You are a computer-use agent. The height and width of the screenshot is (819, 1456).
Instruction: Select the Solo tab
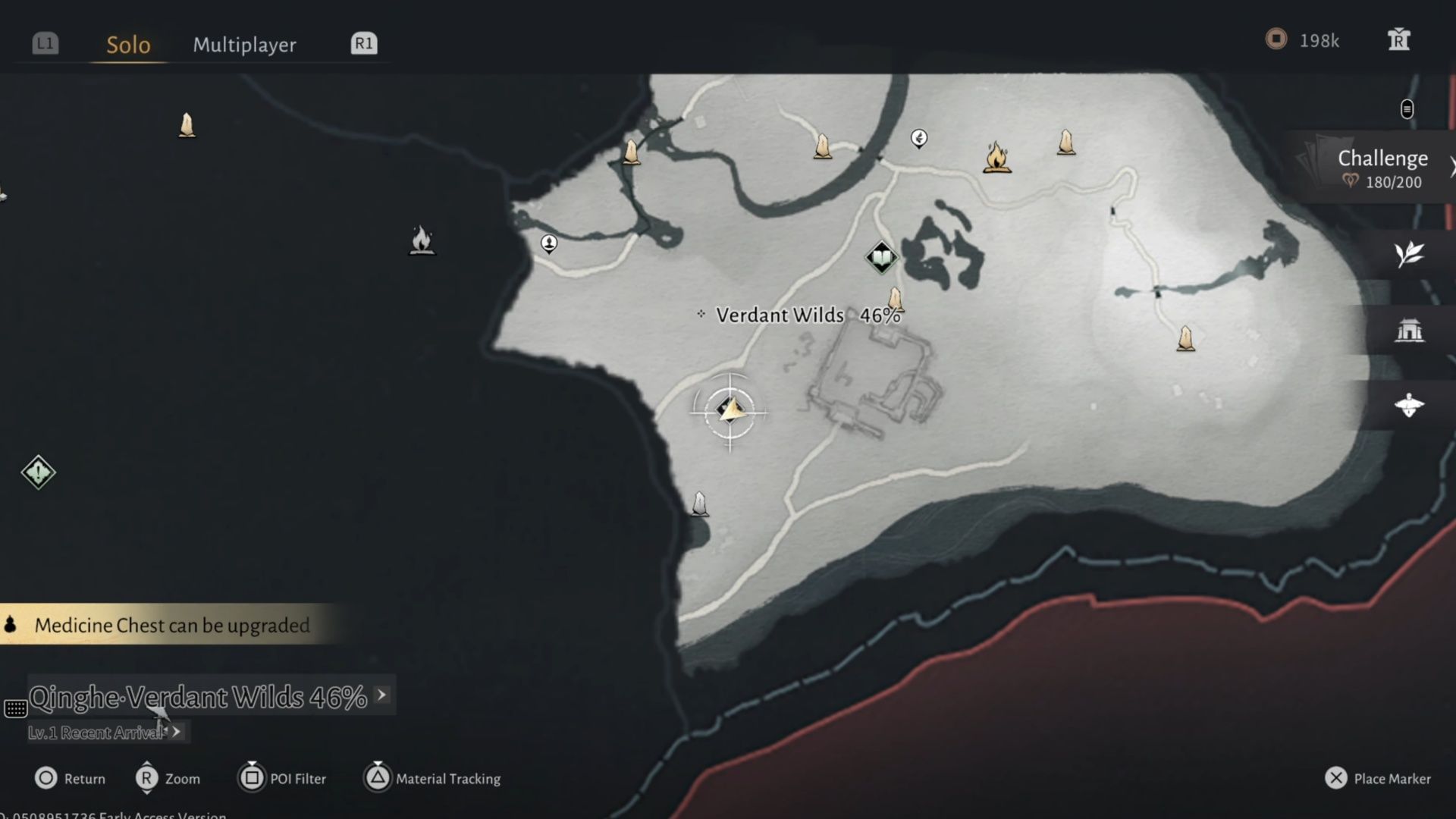[x=127, y=45]
